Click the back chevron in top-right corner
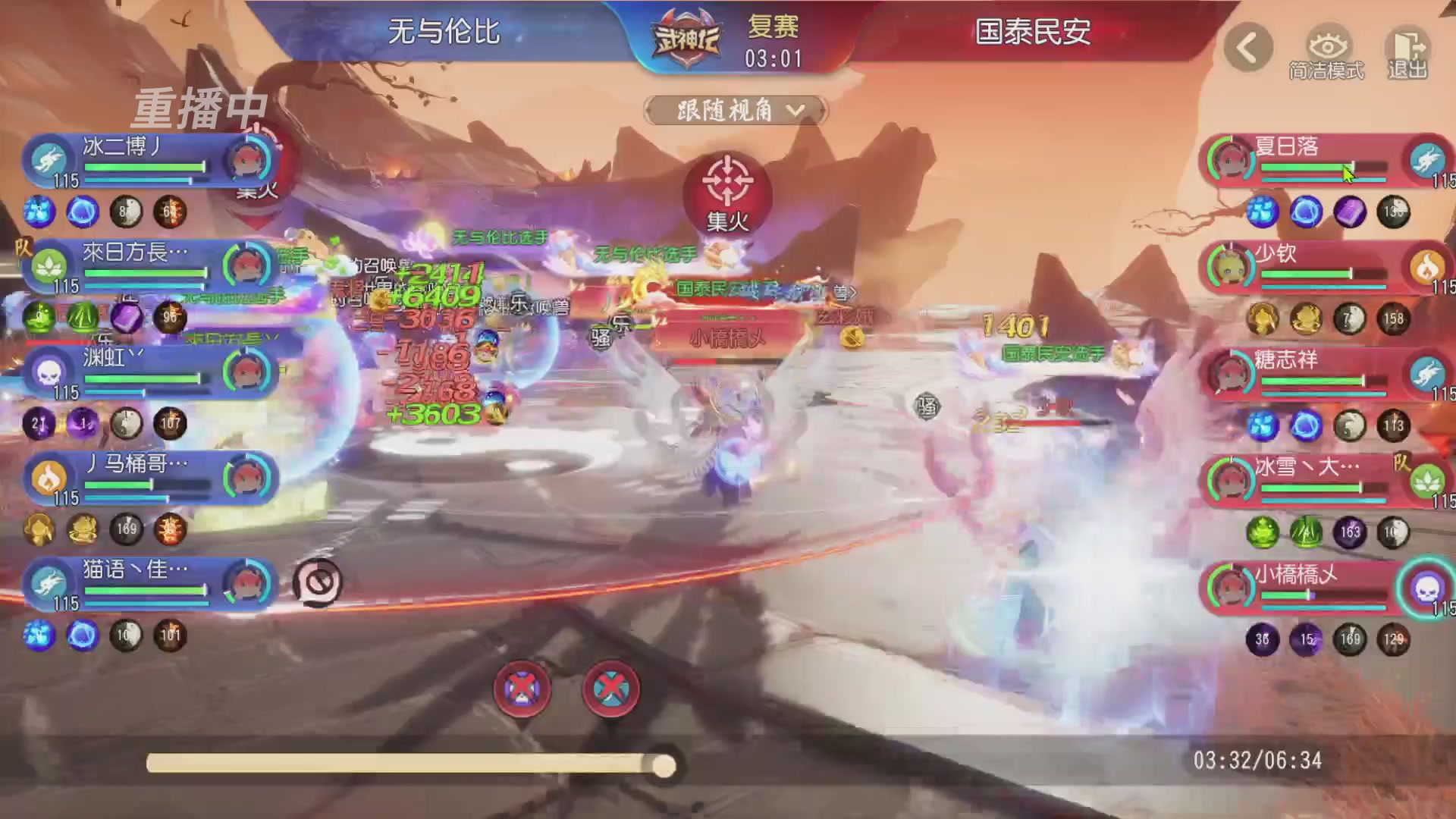1456x819 pixels. pyautogui.click(x=1248, y=47)
